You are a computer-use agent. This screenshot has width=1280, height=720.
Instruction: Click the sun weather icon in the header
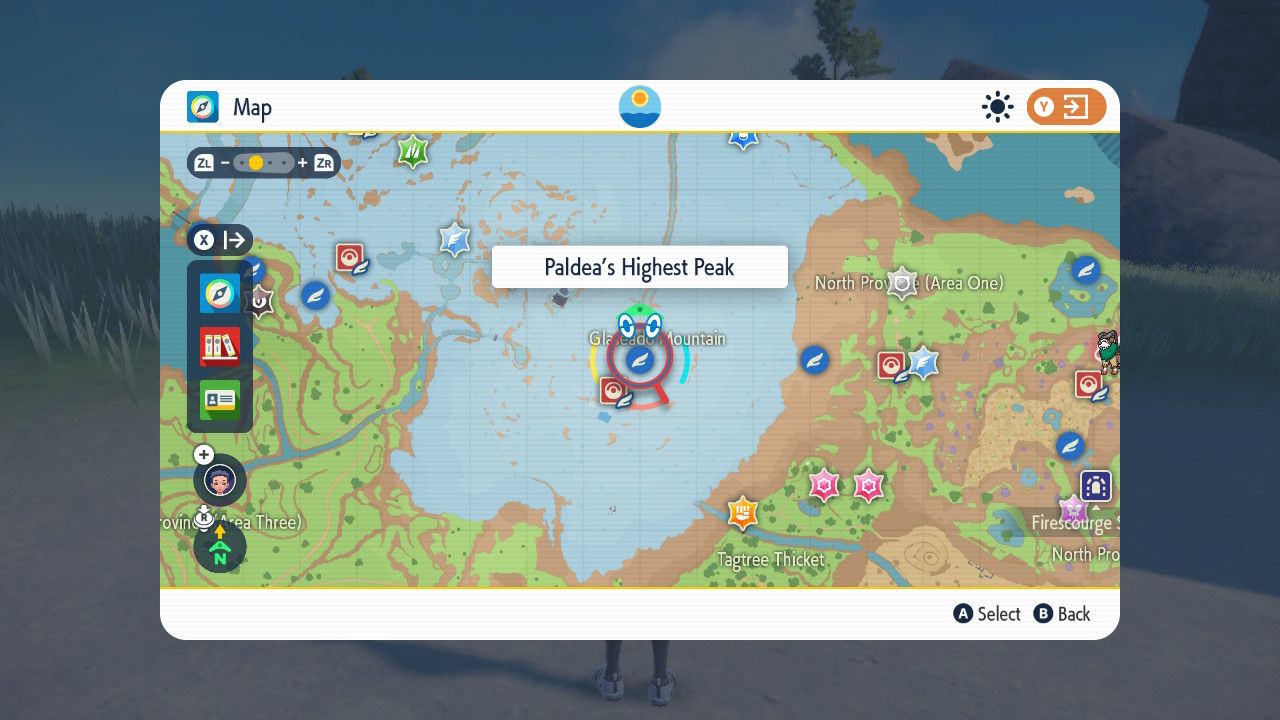pyautogui.click(x=997, y=106)
